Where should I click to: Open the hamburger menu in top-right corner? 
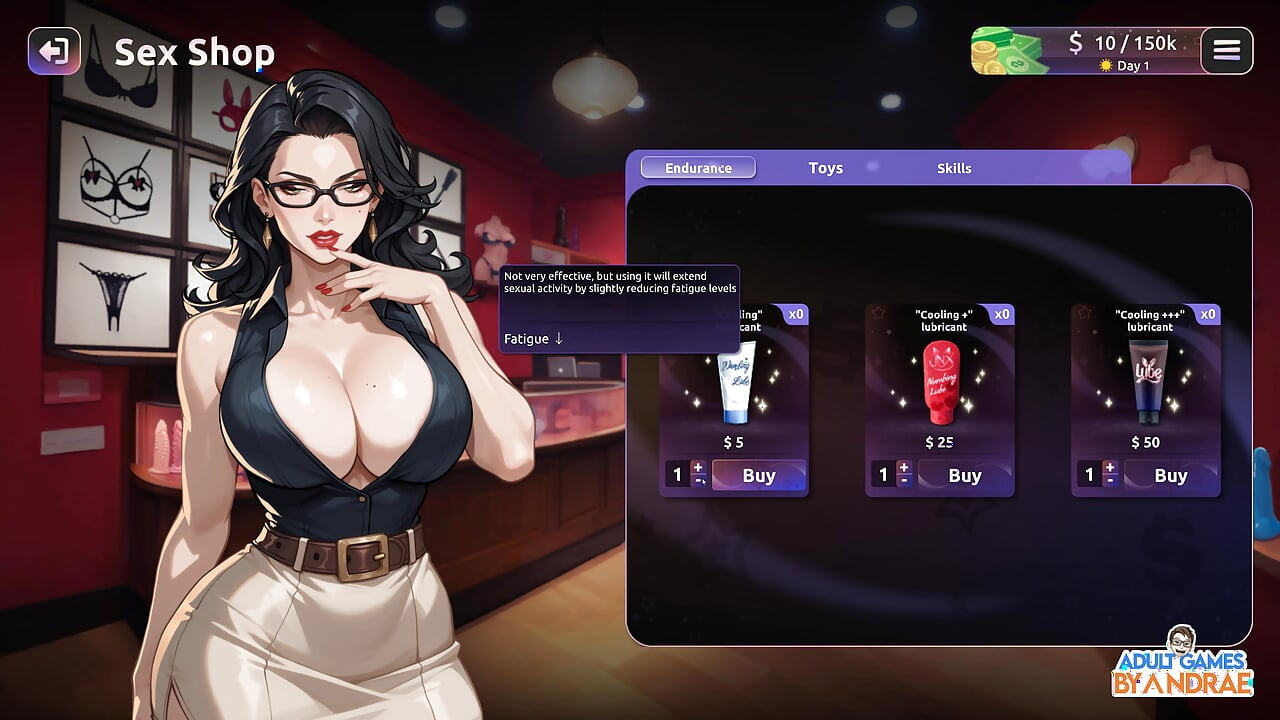(x=1226, y=50)
